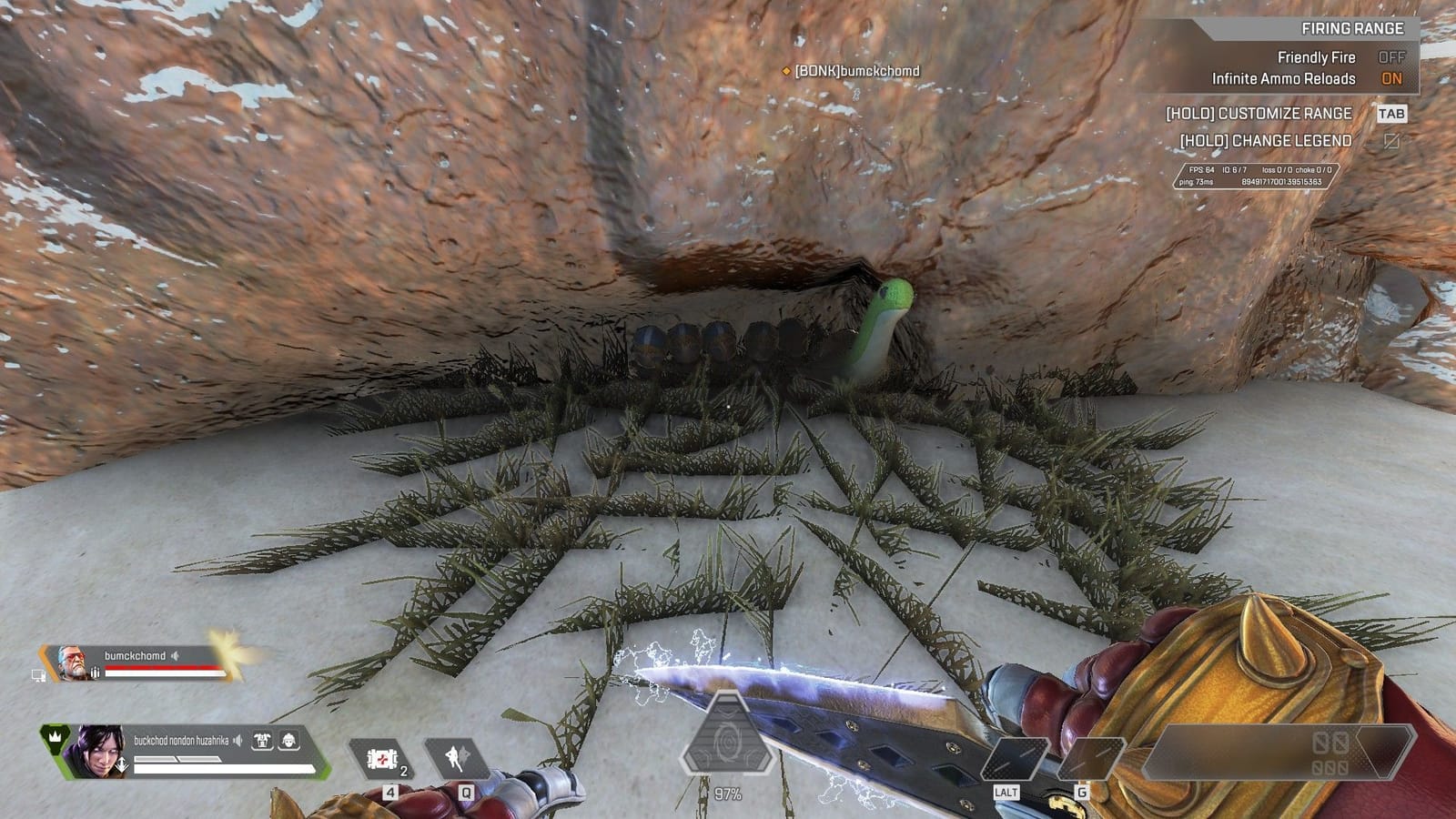Screen dimensions: 1456x819
Task: Click the down-arrow chevron on buckchod's banner
Action: [x=123, y=763]
